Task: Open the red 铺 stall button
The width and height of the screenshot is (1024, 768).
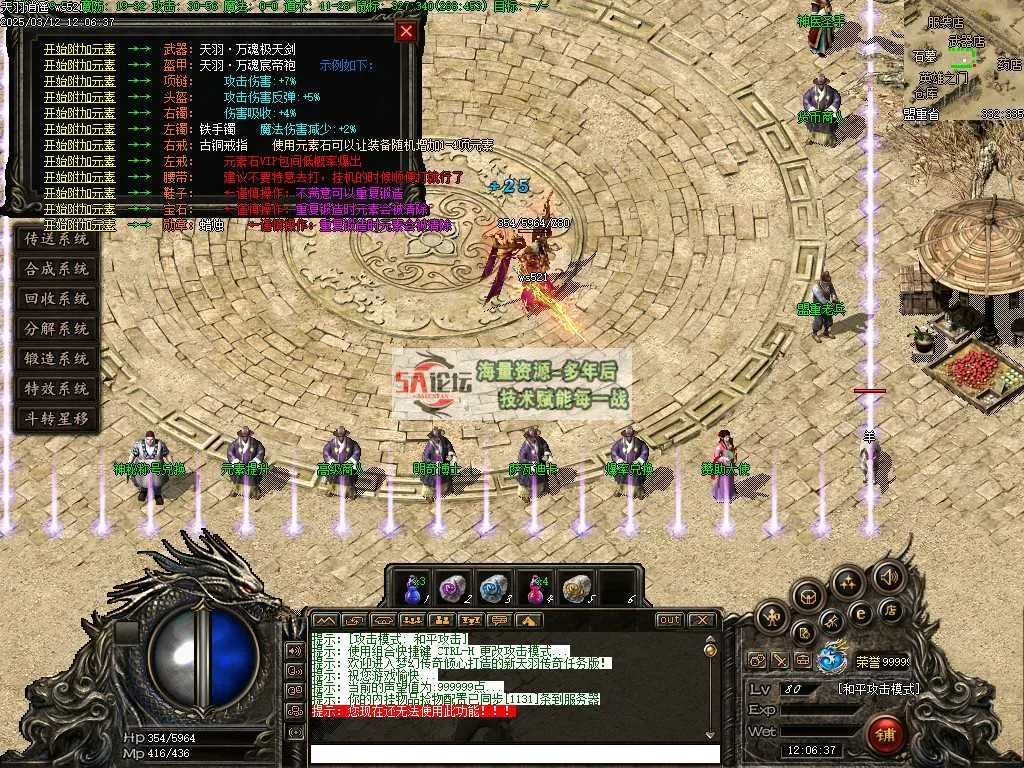Action: (x=882, y=734)
